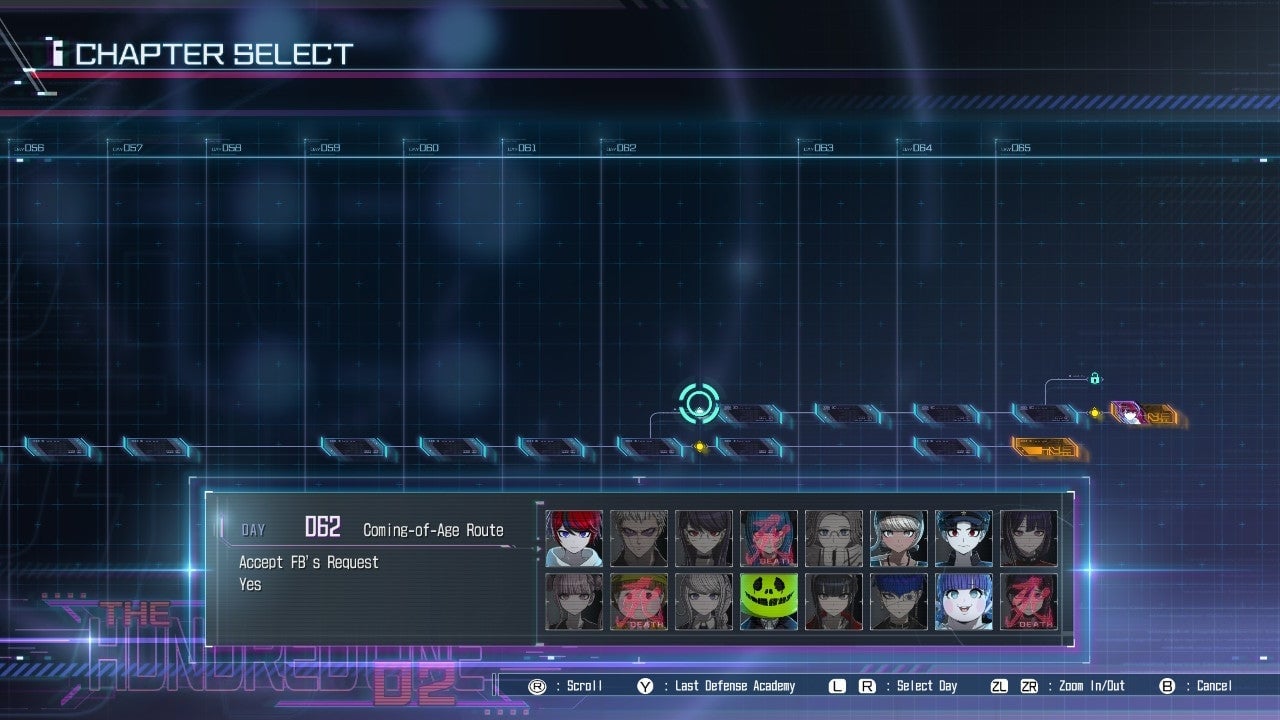Click the girl with glasses portrait
1280x720 pixels.
click(x=834, y=537)
